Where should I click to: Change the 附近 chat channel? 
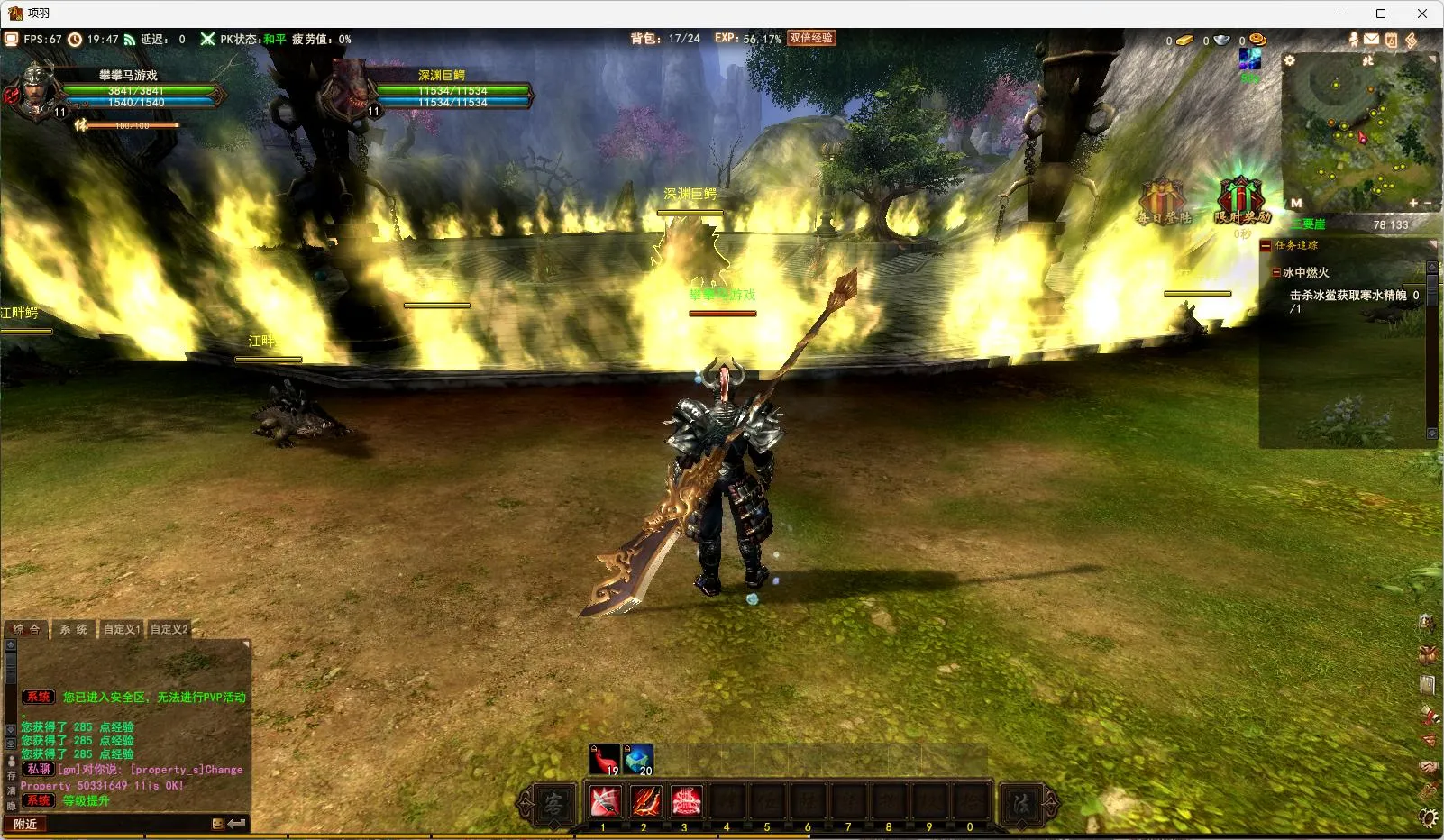click(25, 824)
